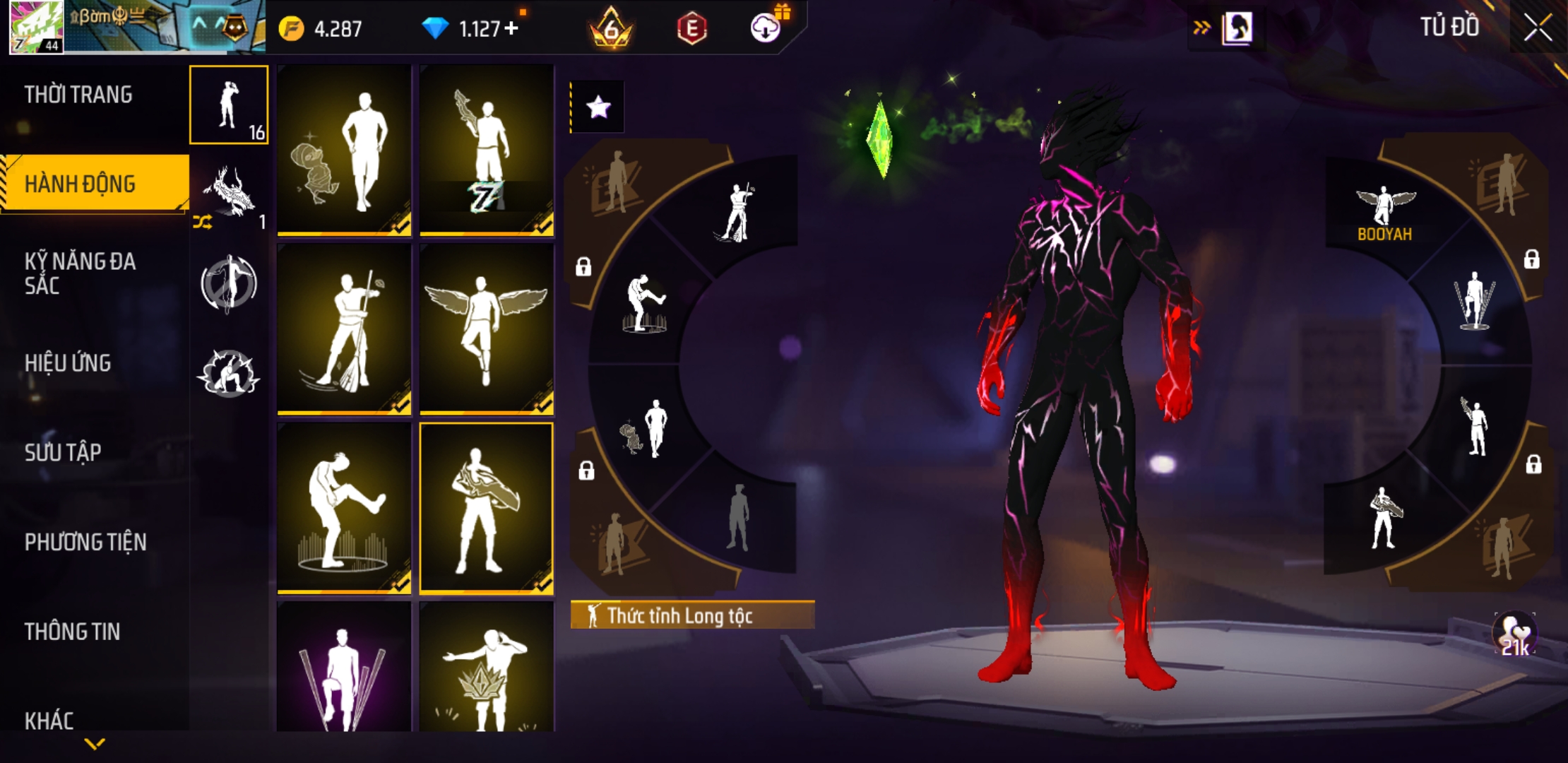Viewport: 1568px width, 763px height.
Task: Open the Thời Trang category
Action: [78, 95]
